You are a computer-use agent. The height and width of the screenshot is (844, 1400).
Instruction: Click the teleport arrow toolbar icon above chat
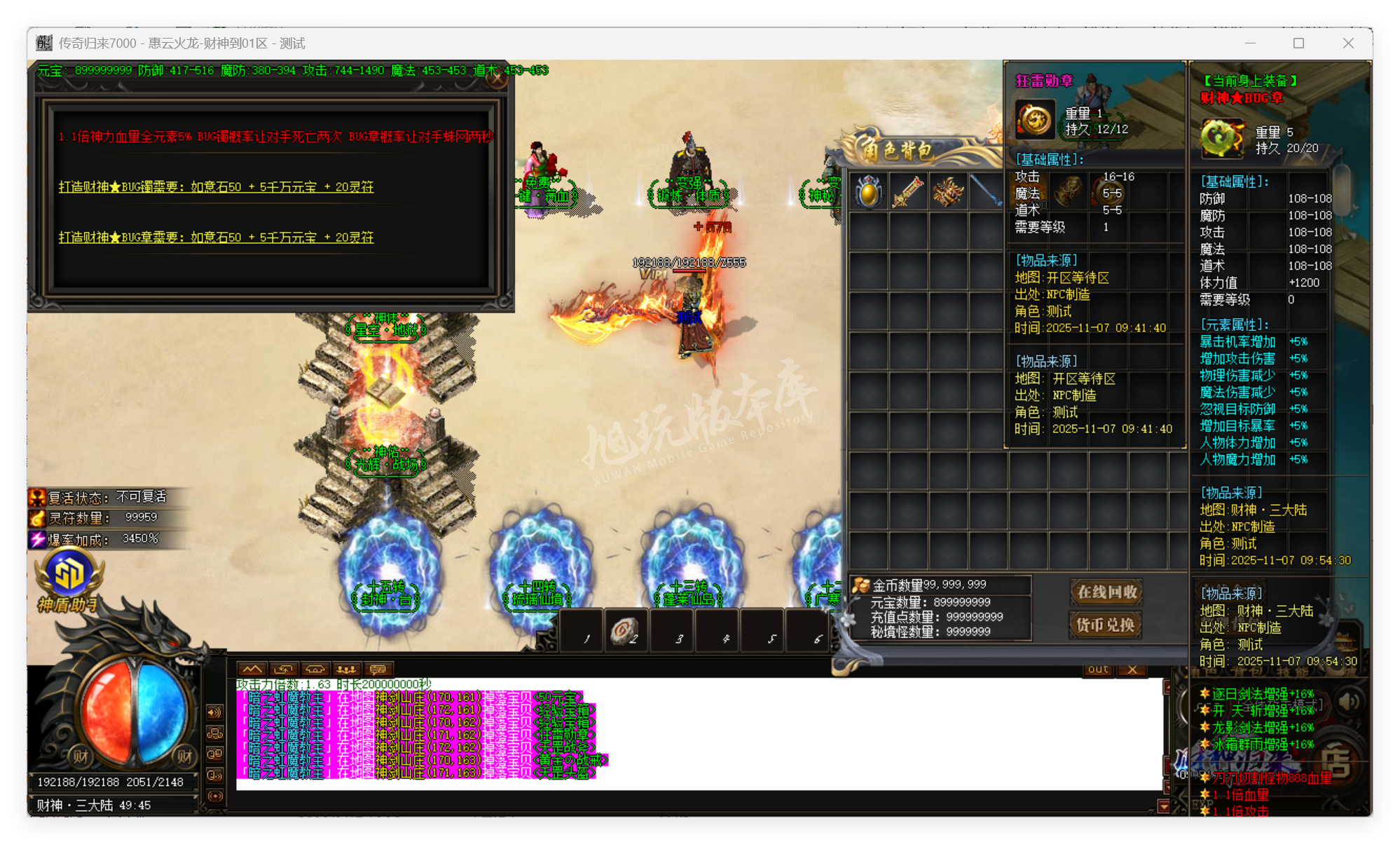coord(283,669)
